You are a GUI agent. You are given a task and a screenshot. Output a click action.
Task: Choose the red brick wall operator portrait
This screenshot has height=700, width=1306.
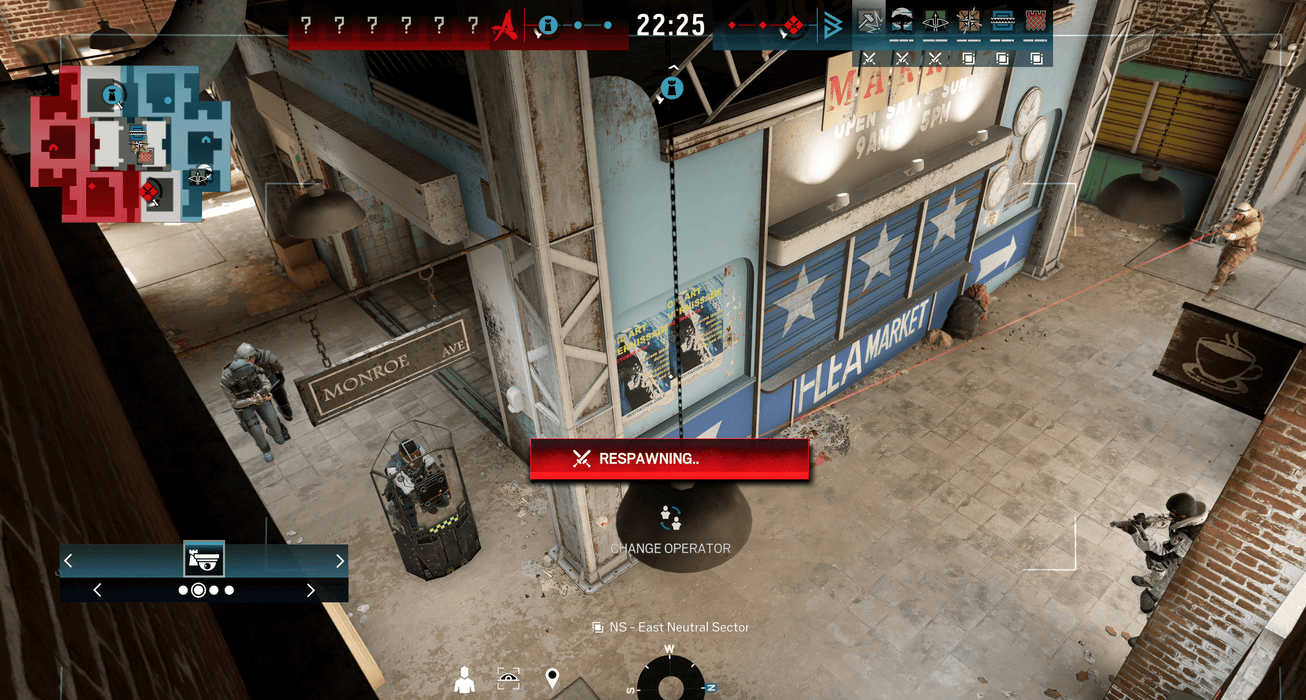pos(1036,22)
